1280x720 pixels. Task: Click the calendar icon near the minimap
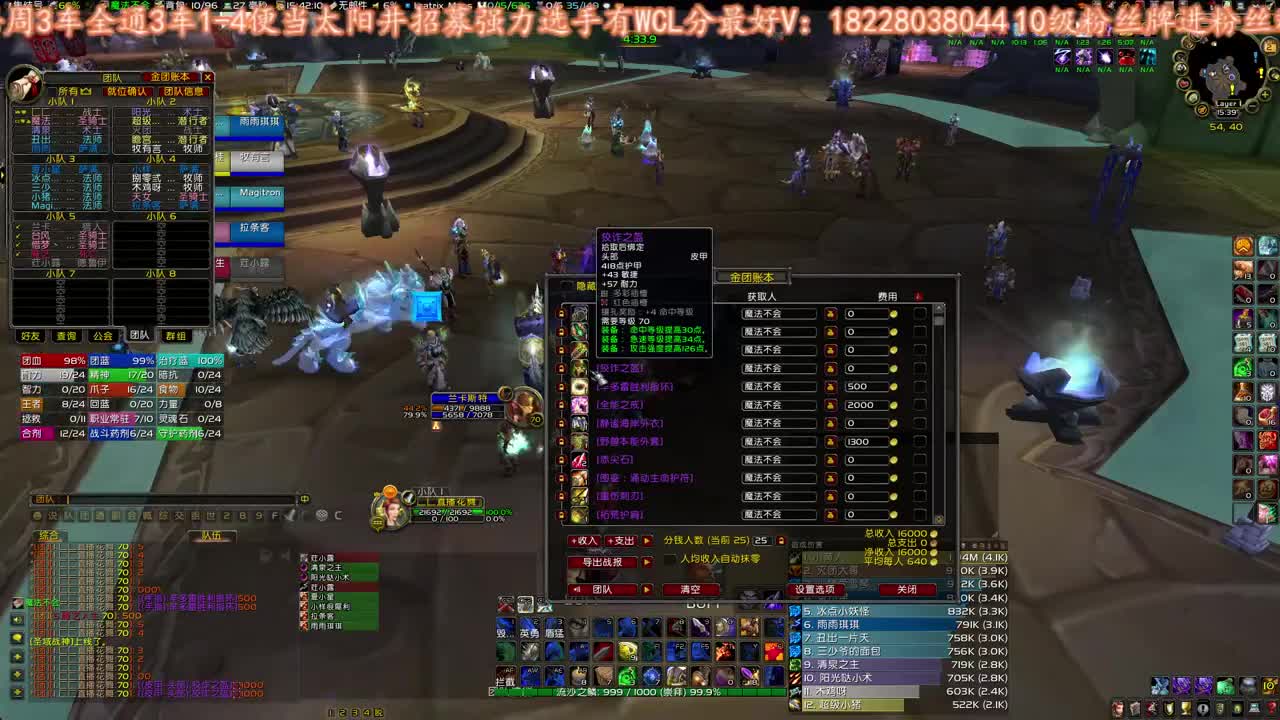1269,47
